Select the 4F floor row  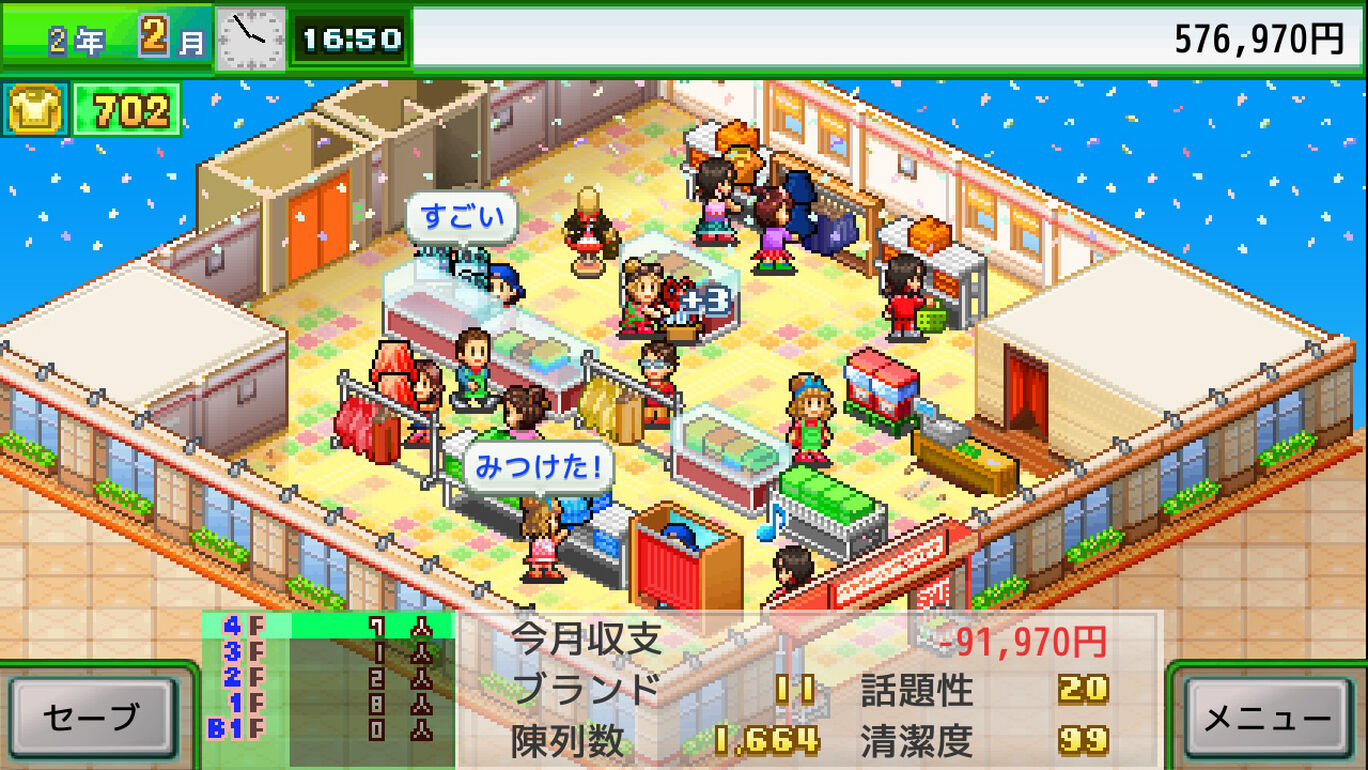[x=327, y=626]
